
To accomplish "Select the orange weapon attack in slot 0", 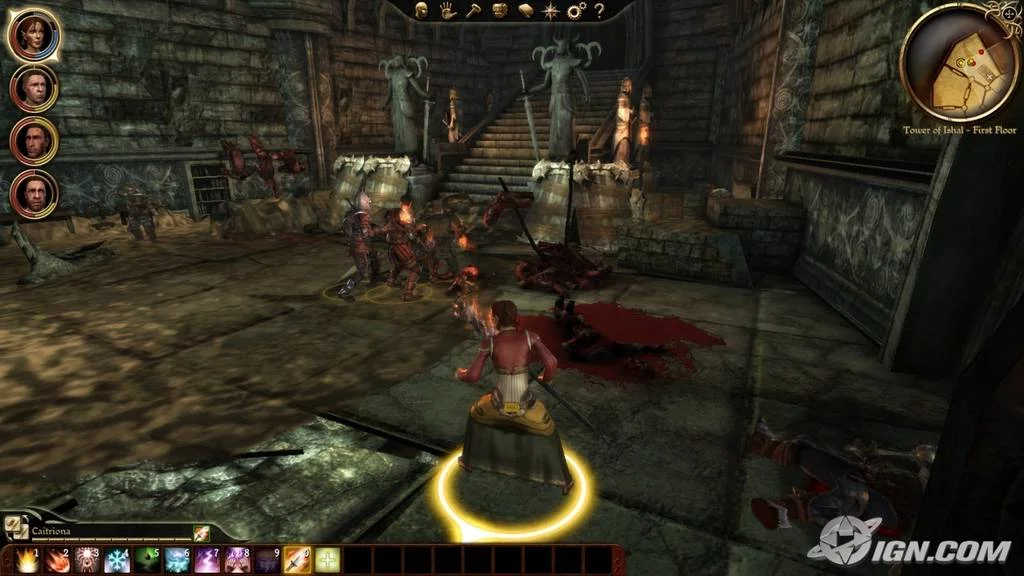I will (x=297, y=560).
